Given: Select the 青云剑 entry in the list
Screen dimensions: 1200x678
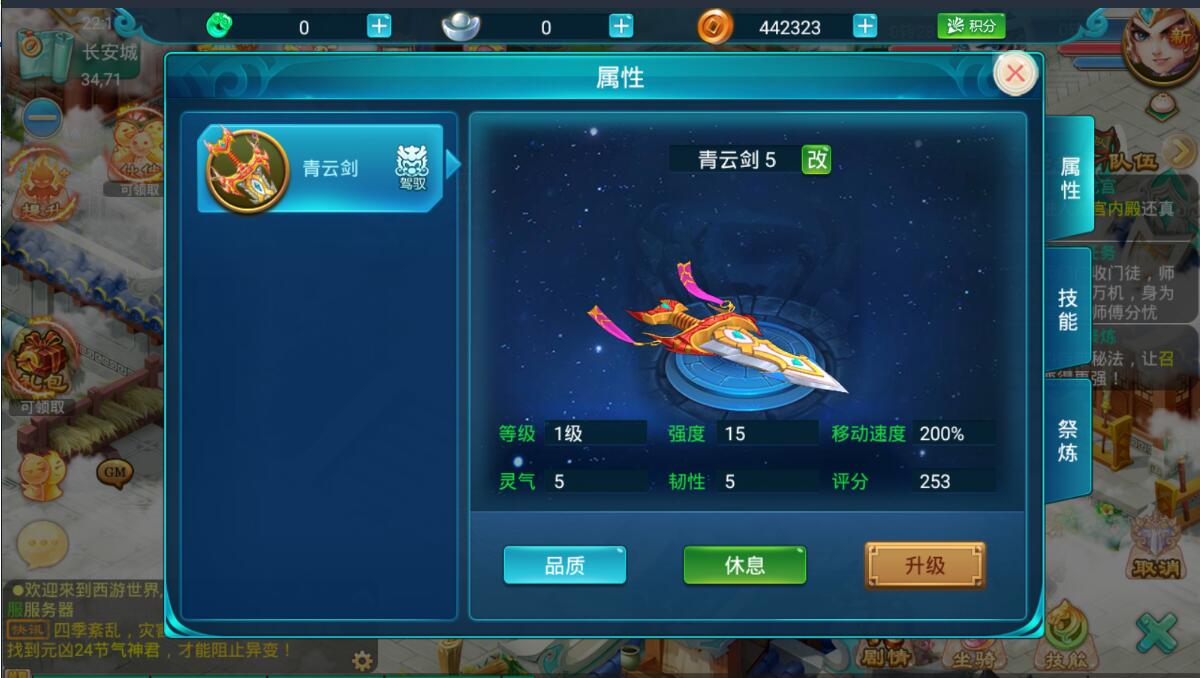Looking at the screenshot, I should click(320, 168).
